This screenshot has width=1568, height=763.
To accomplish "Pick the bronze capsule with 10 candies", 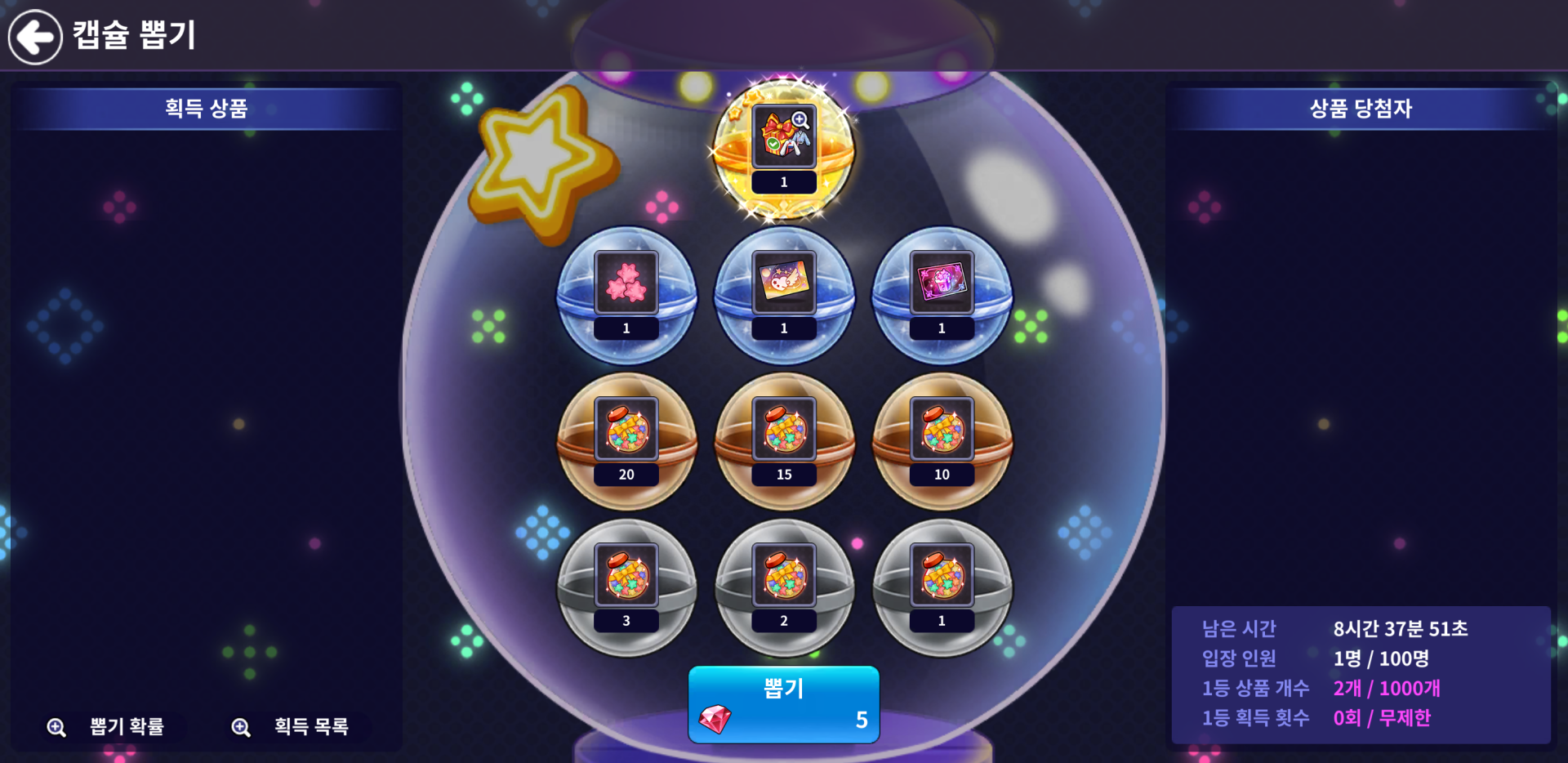I will pyautogui.click(x=942, y=441).
